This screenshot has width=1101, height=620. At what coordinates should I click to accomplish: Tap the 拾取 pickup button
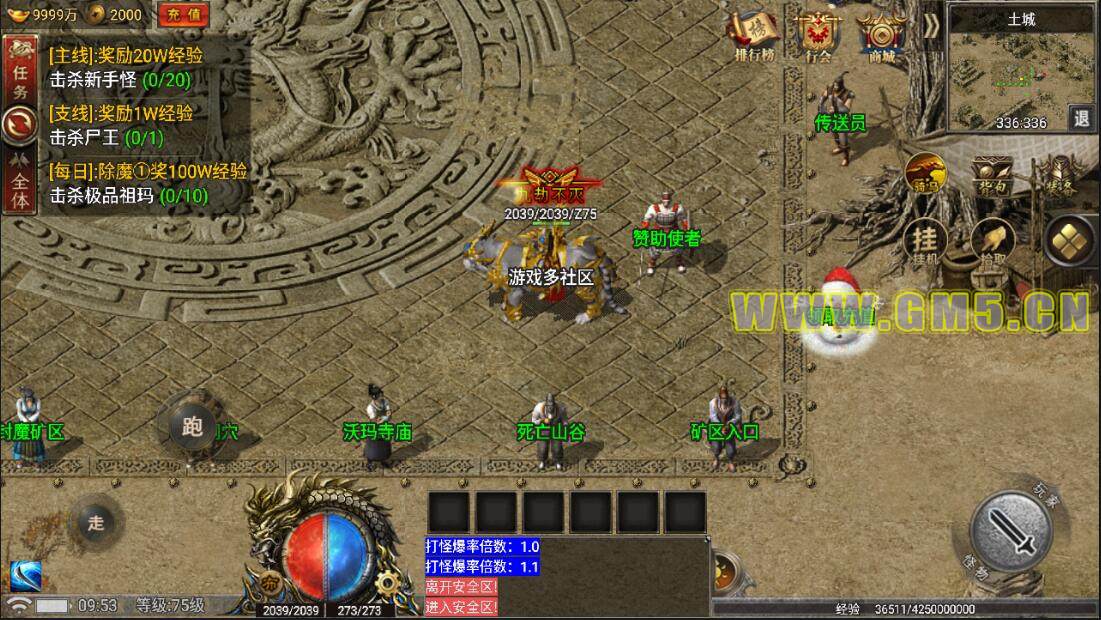992,241
